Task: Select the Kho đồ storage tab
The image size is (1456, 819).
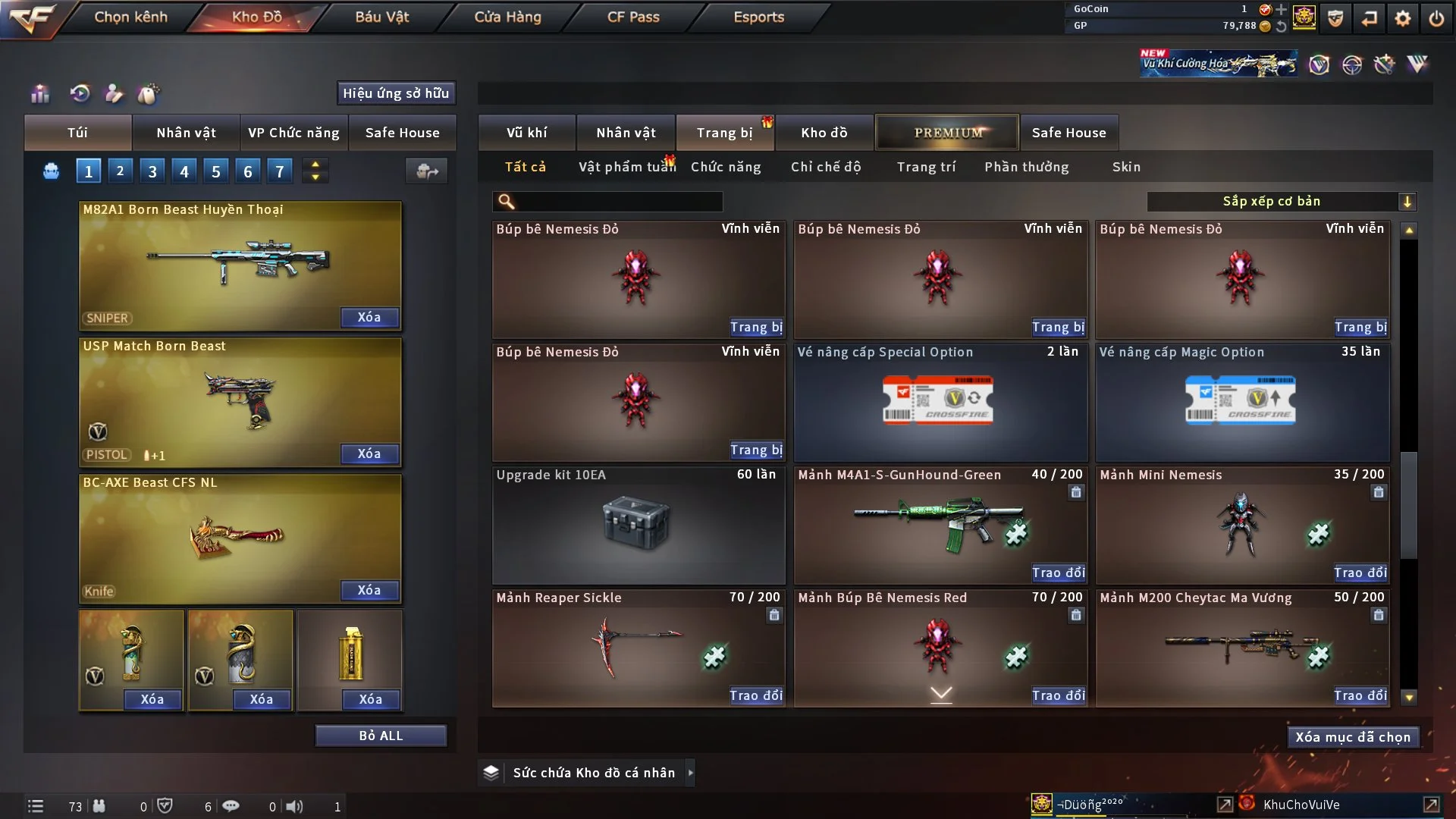Action: (824, 133)
